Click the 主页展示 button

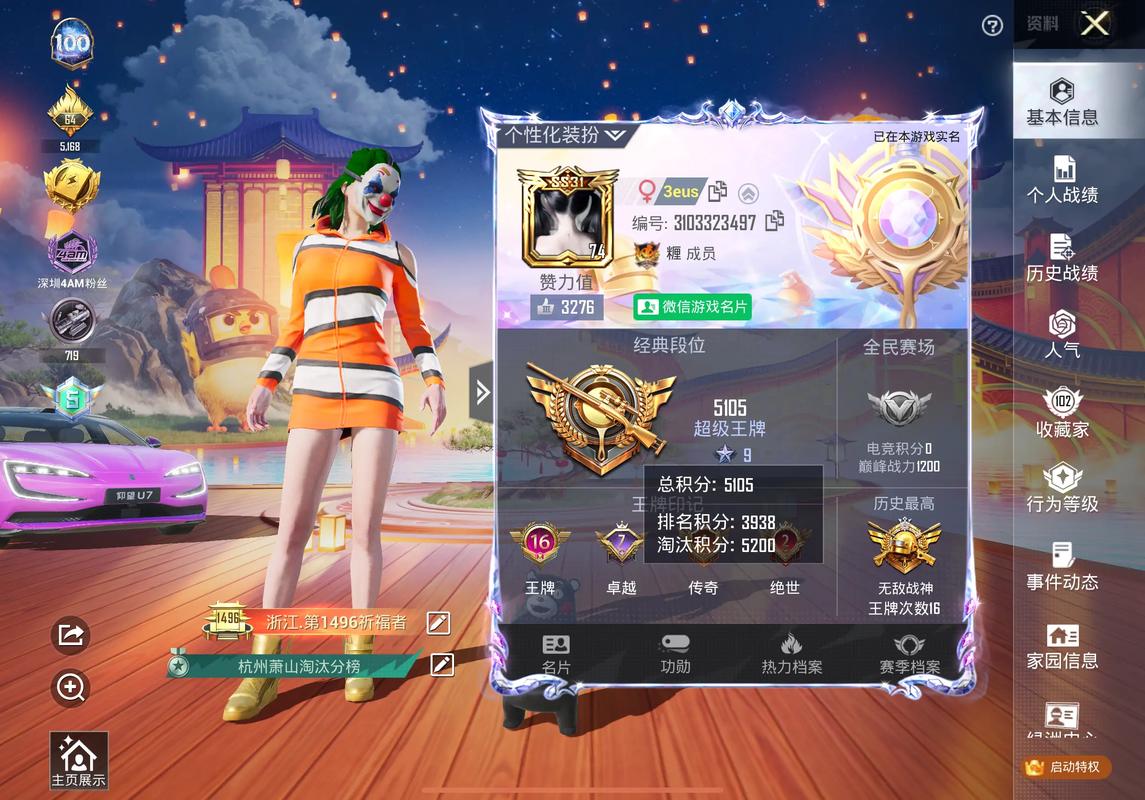[x=78, y=761]
